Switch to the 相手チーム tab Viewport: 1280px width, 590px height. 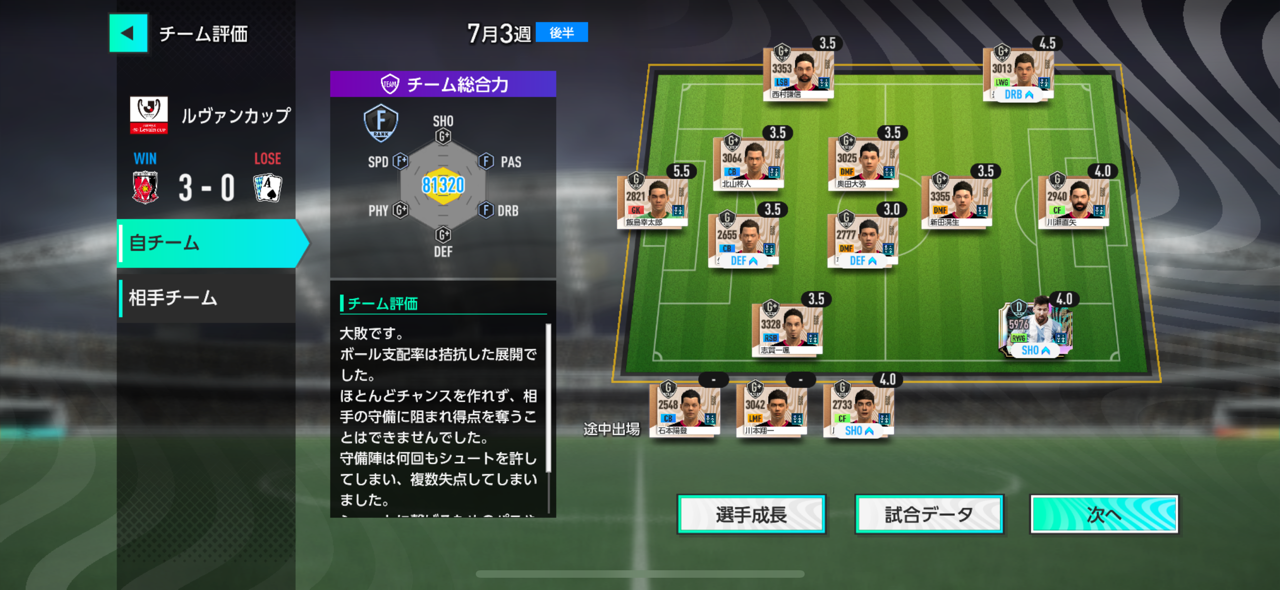click(x=206, y=298)
